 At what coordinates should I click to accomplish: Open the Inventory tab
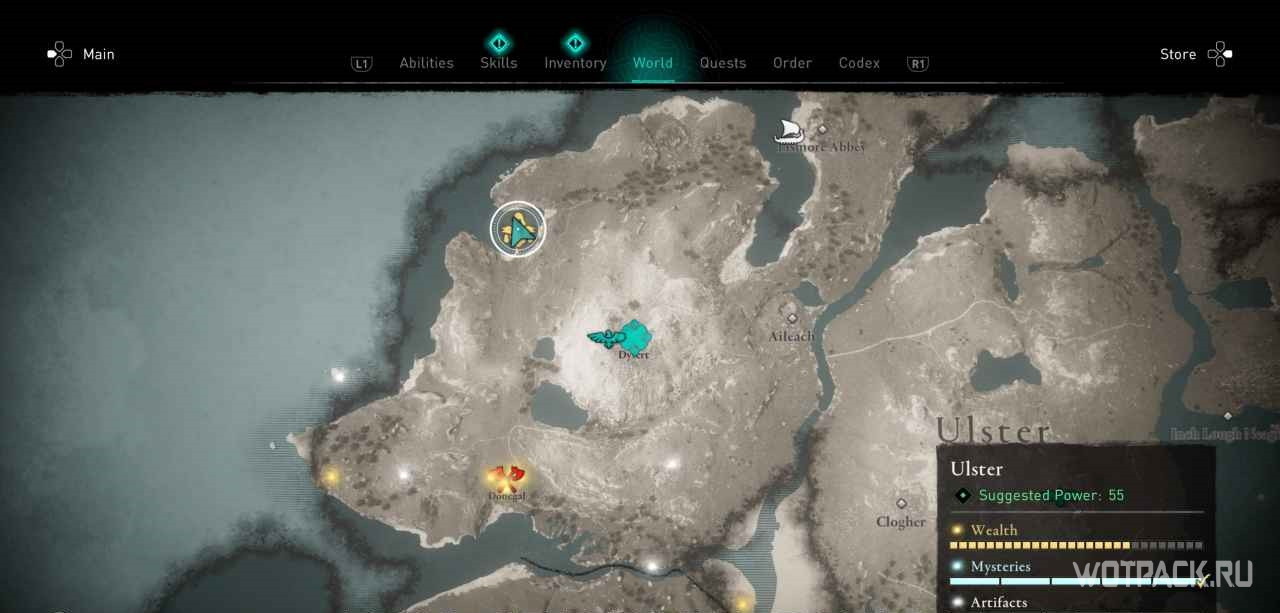pos(575,63)
